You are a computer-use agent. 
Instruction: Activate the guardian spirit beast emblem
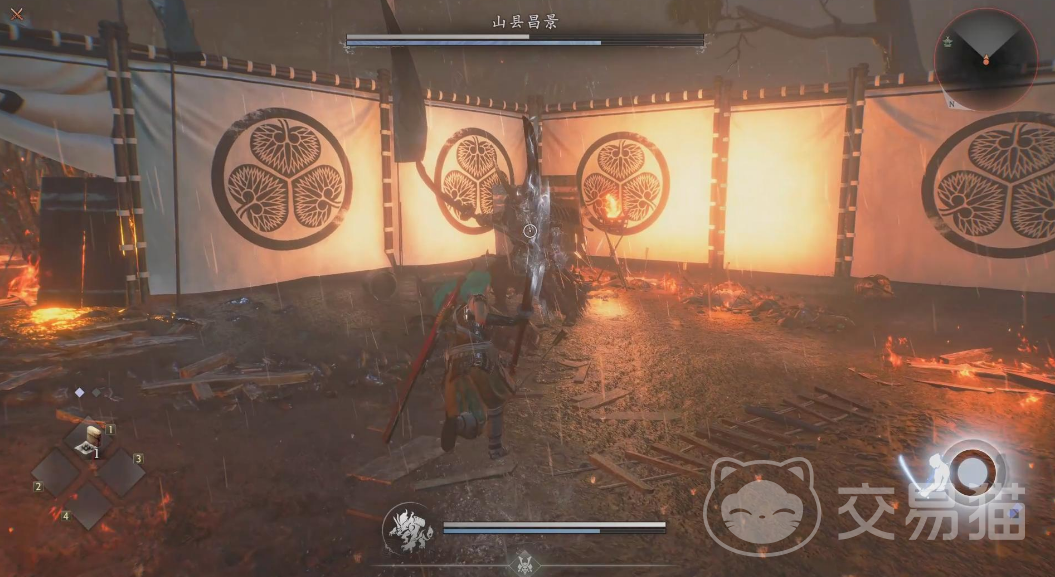click(408, 528)
